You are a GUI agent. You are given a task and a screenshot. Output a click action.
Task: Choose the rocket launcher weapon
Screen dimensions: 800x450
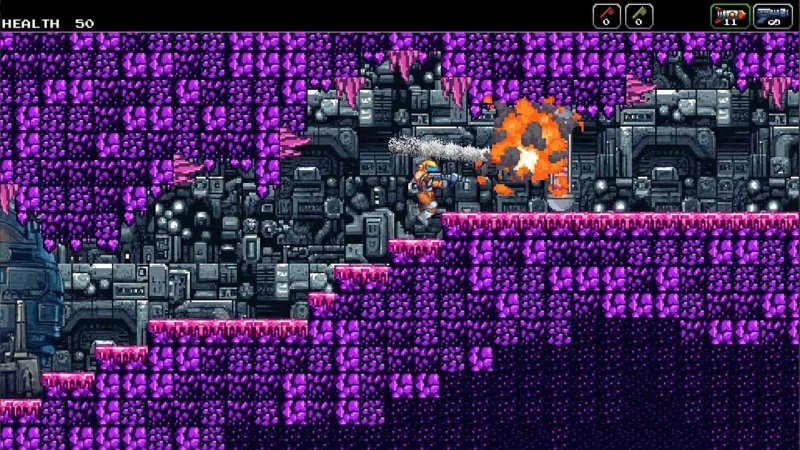[x=729, y=16]
